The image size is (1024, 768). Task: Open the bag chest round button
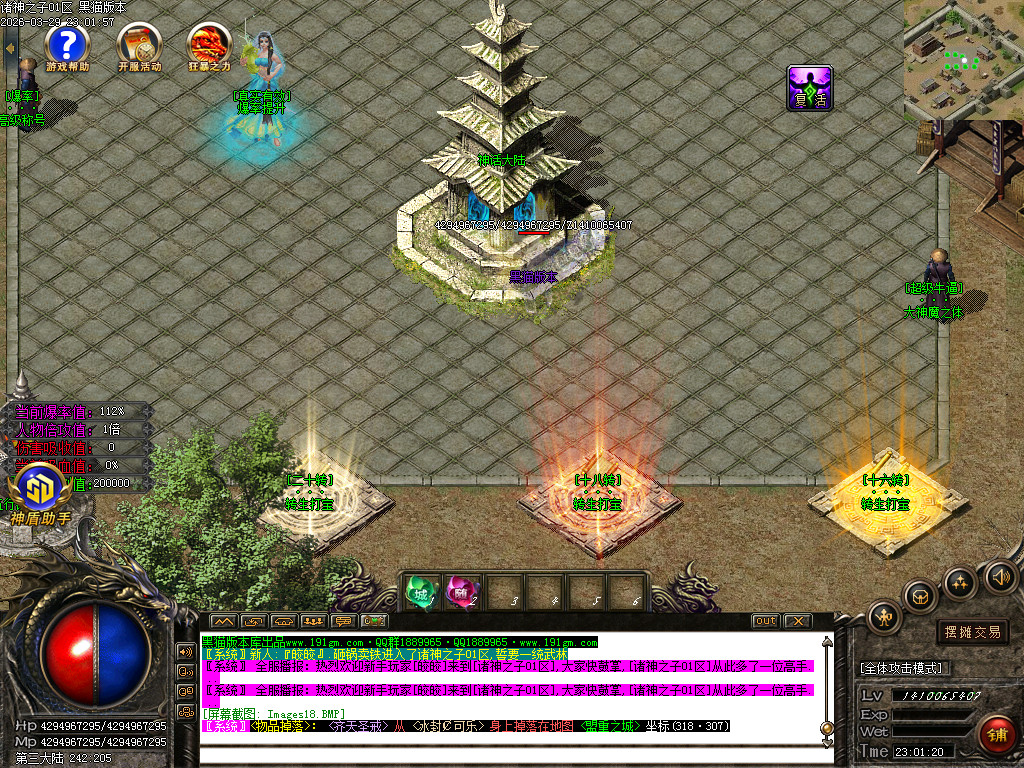[x=921, y=596]
